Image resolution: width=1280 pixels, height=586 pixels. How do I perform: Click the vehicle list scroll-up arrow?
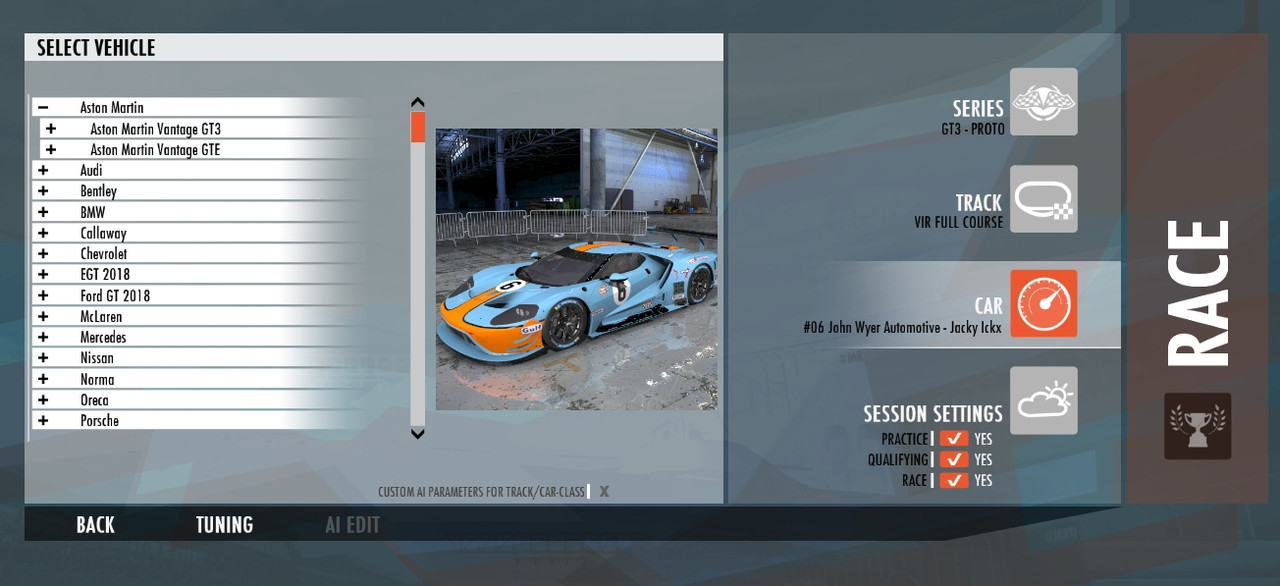[x=418, y=102]
